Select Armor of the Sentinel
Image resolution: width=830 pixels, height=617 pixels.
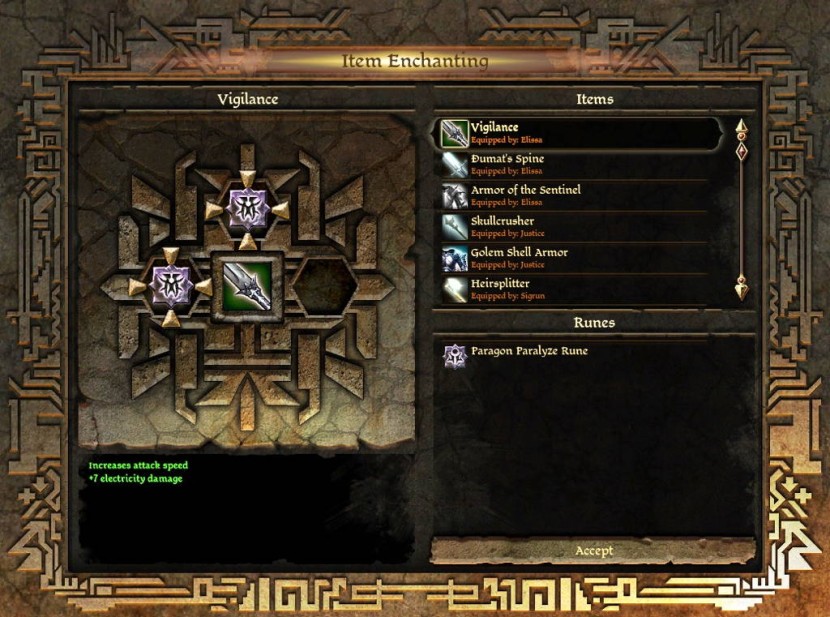click(580, 195)
